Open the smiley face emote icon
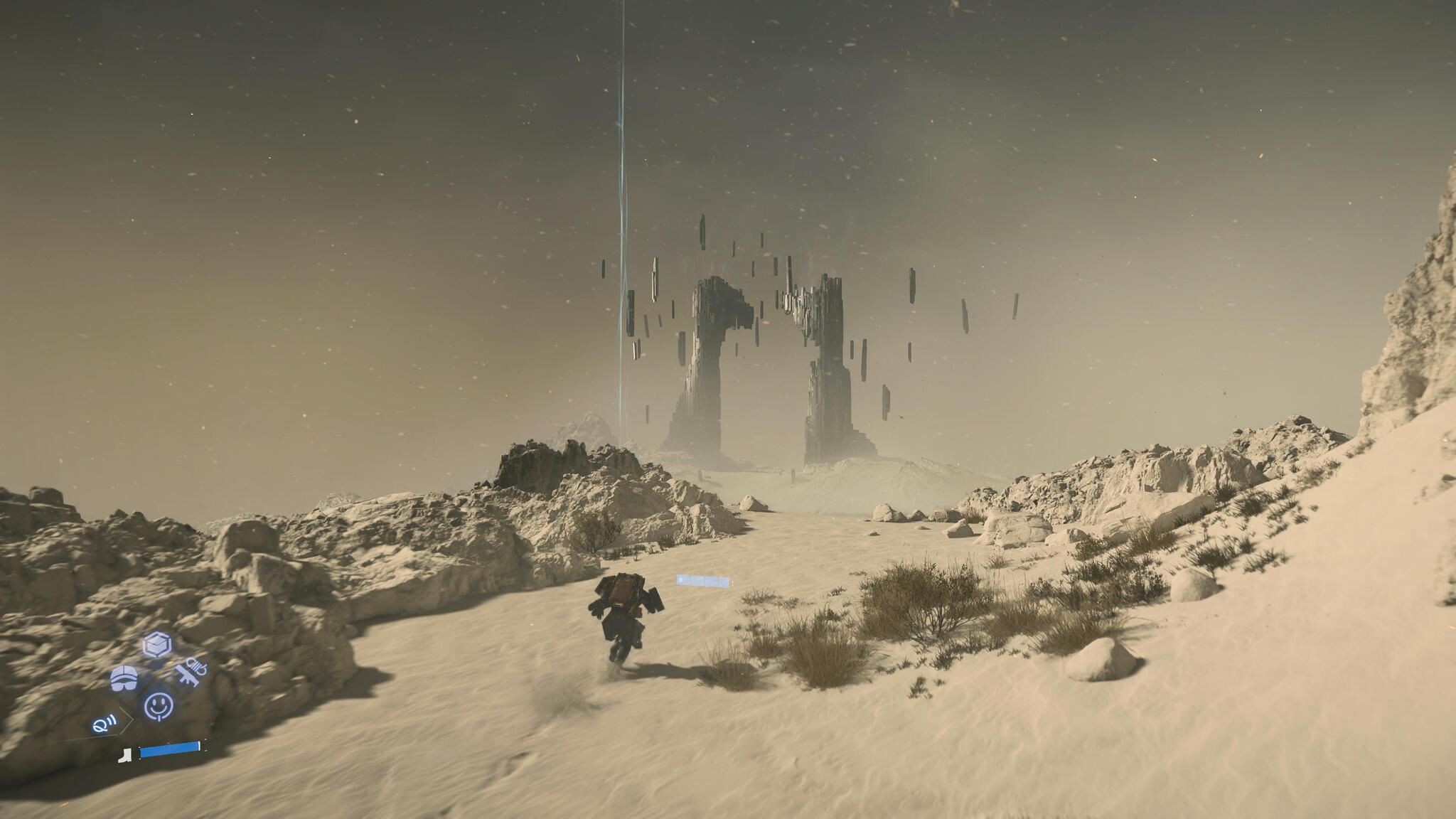The height and width of the screenshot is (819, 1456). tap(158, 706)
